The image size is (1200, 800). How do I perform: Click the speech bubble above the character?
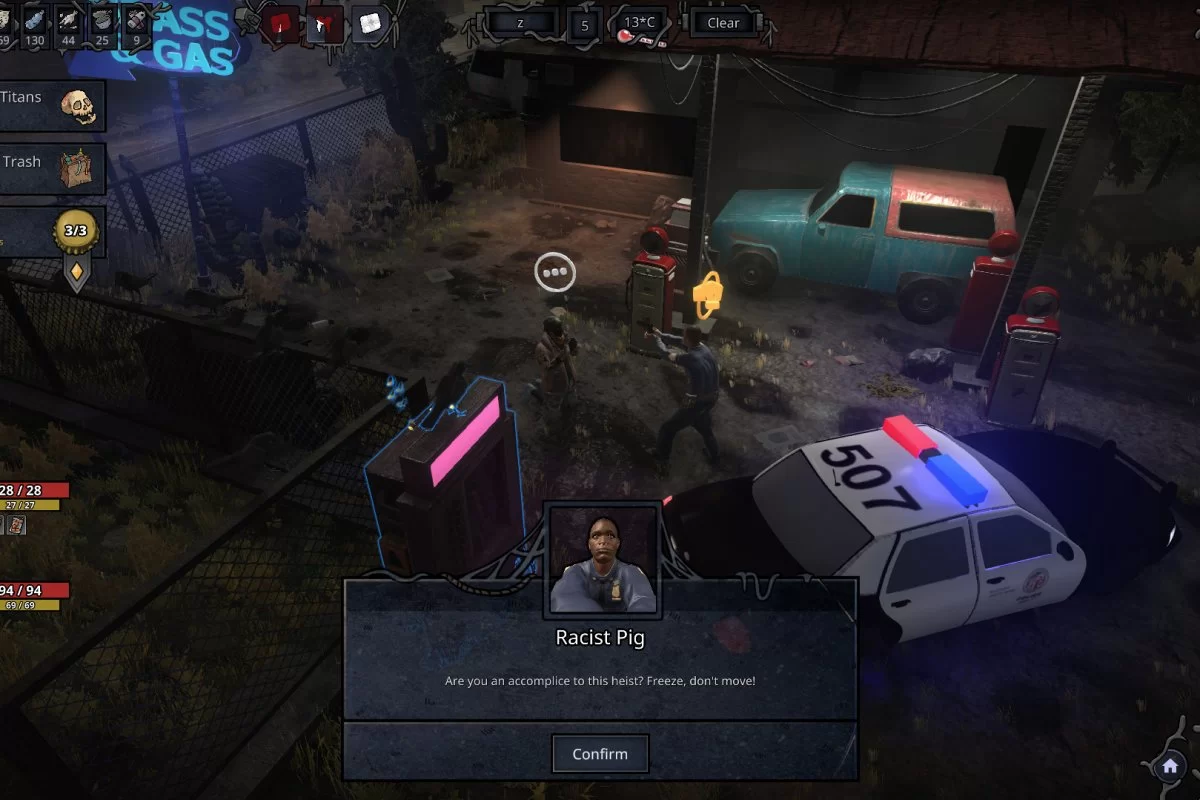point(555,272)
